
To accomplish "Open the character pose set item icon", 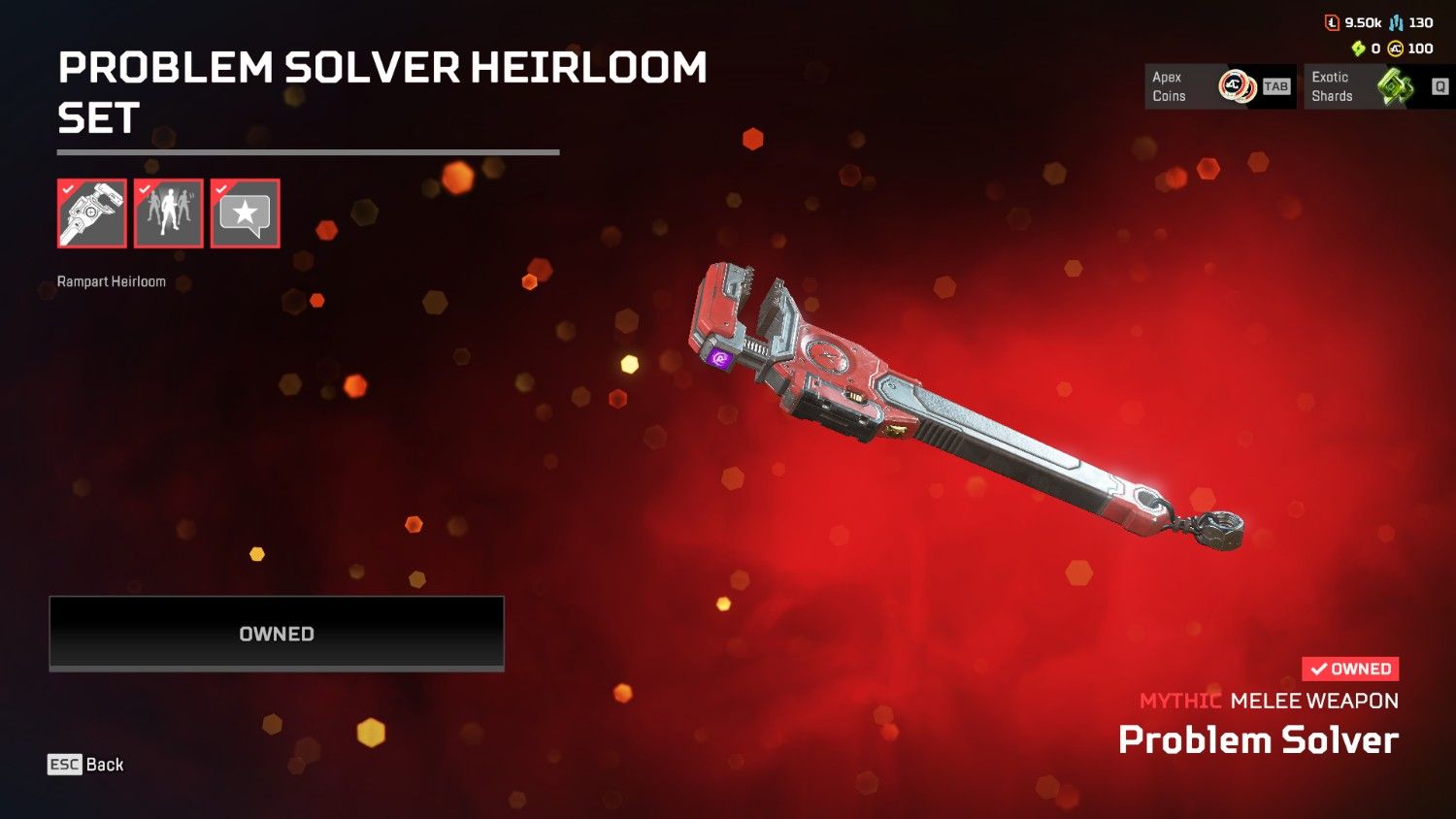I will [168, 213].
